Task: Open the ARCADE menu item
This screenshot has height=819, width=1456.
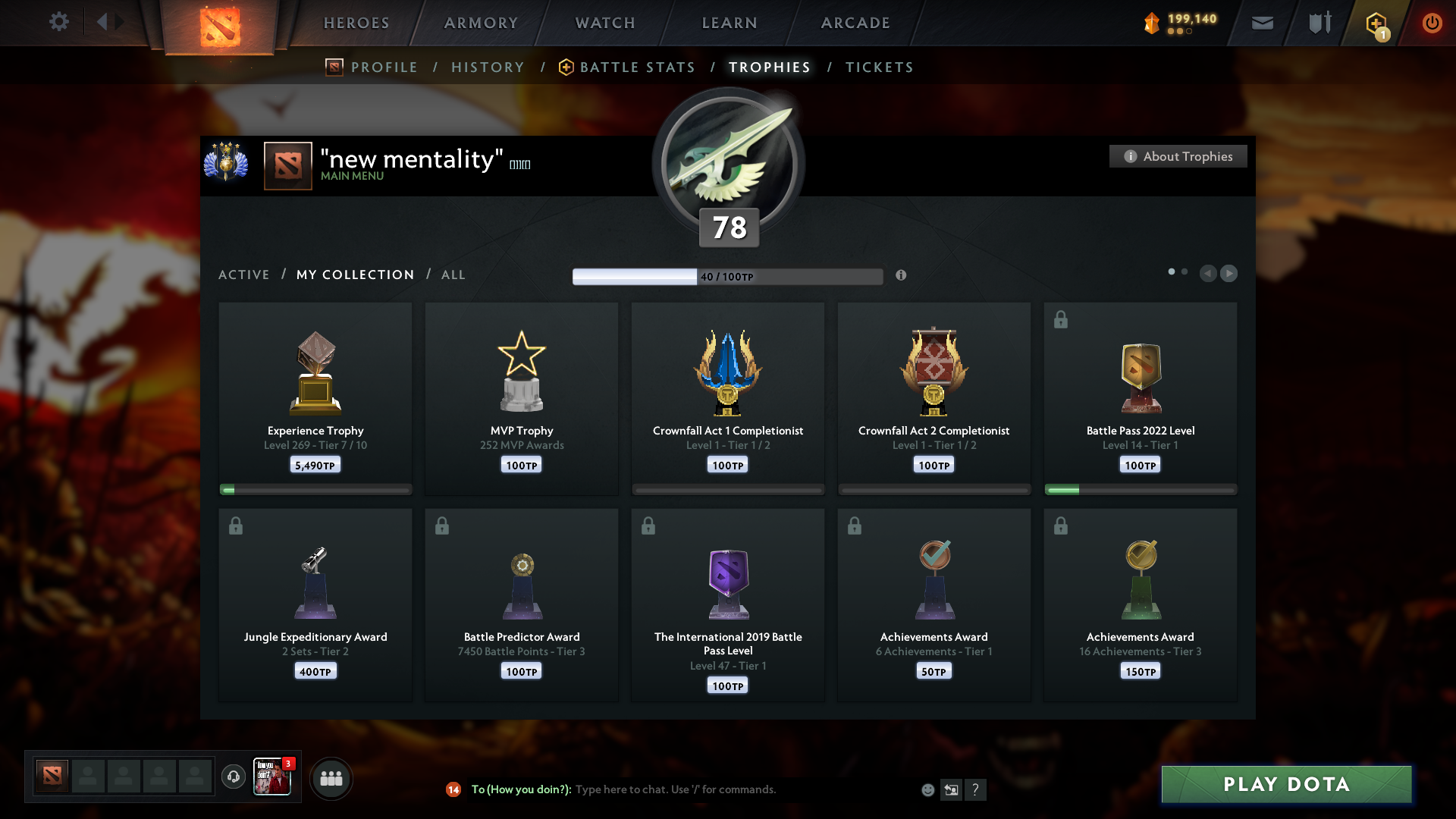Action: coord(855,23)
